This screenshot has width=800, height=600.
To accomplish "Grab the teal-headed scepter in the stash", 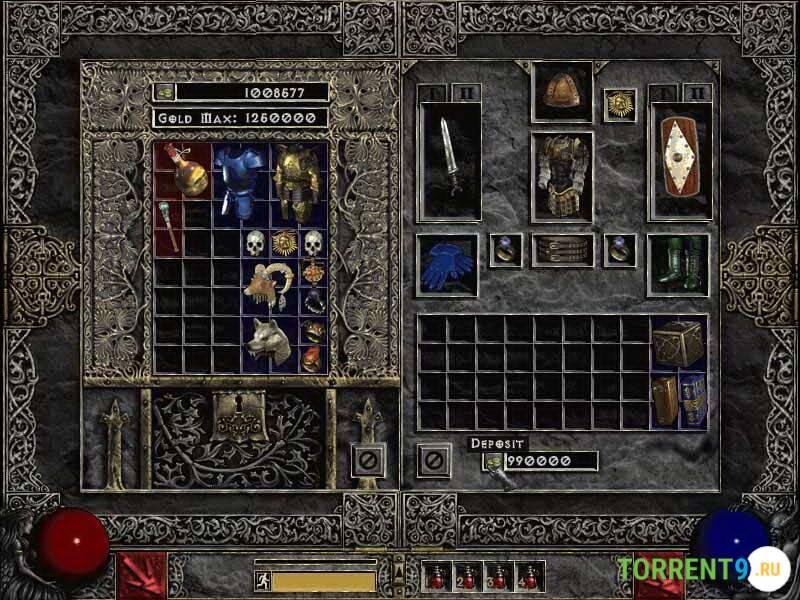I will (167, 227).
